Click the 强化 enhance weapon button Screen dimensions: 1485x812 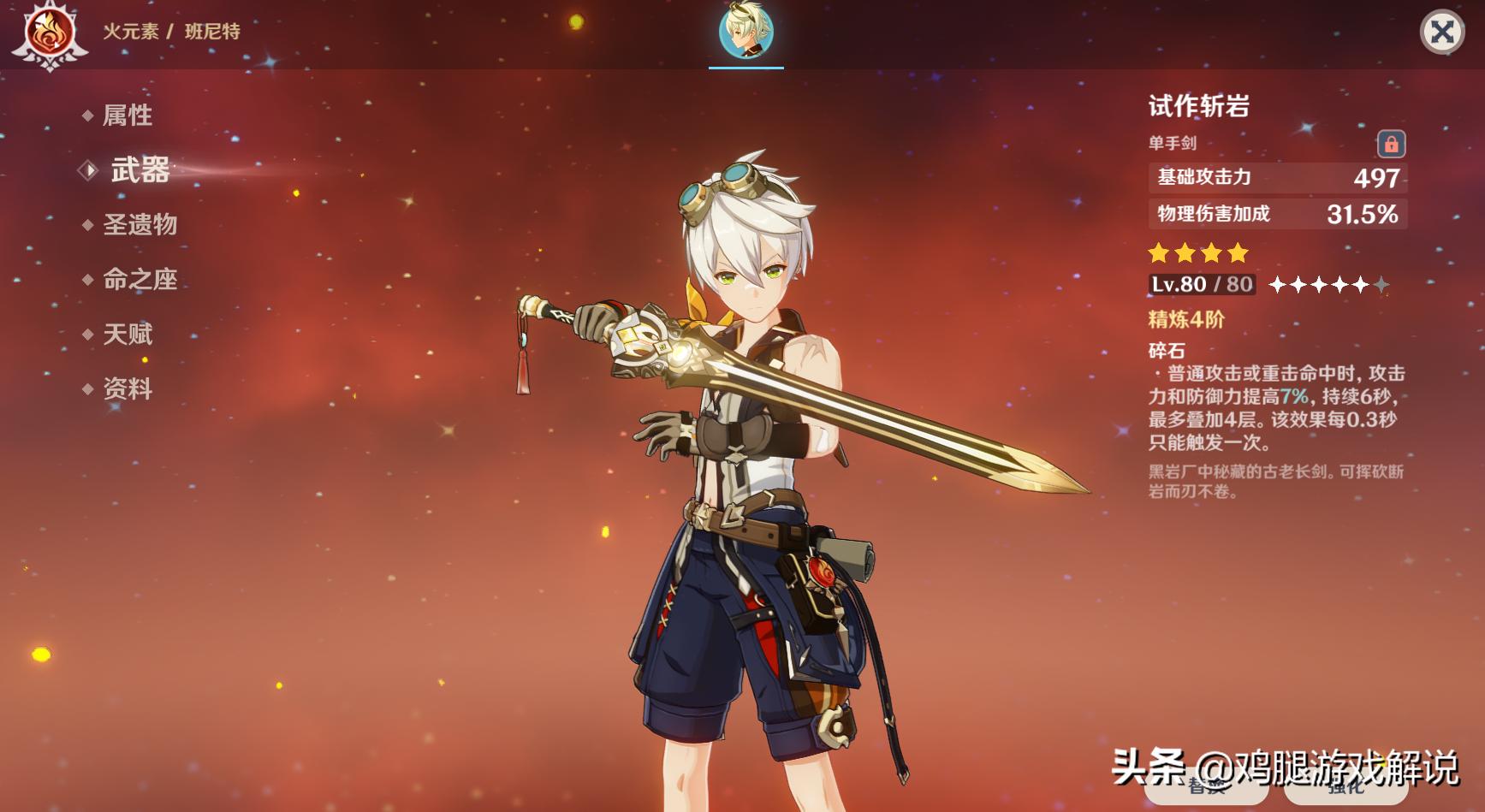[1346, 787]
